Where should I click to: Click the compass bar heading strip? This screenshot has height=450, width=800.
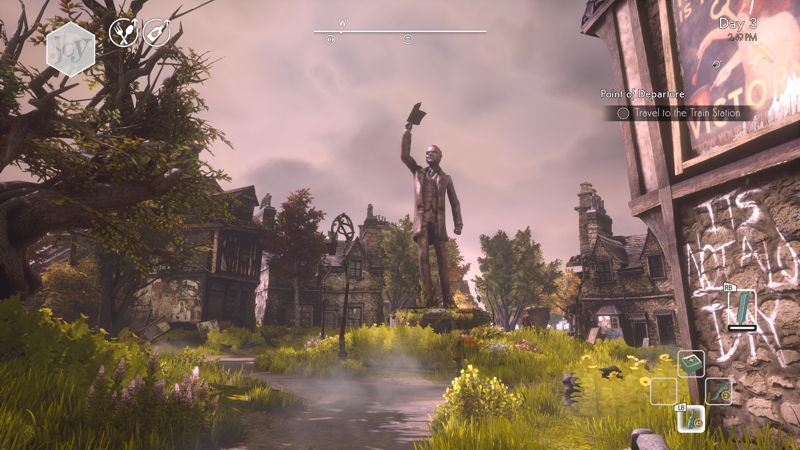pyautogui.click(x=399, y=32)
